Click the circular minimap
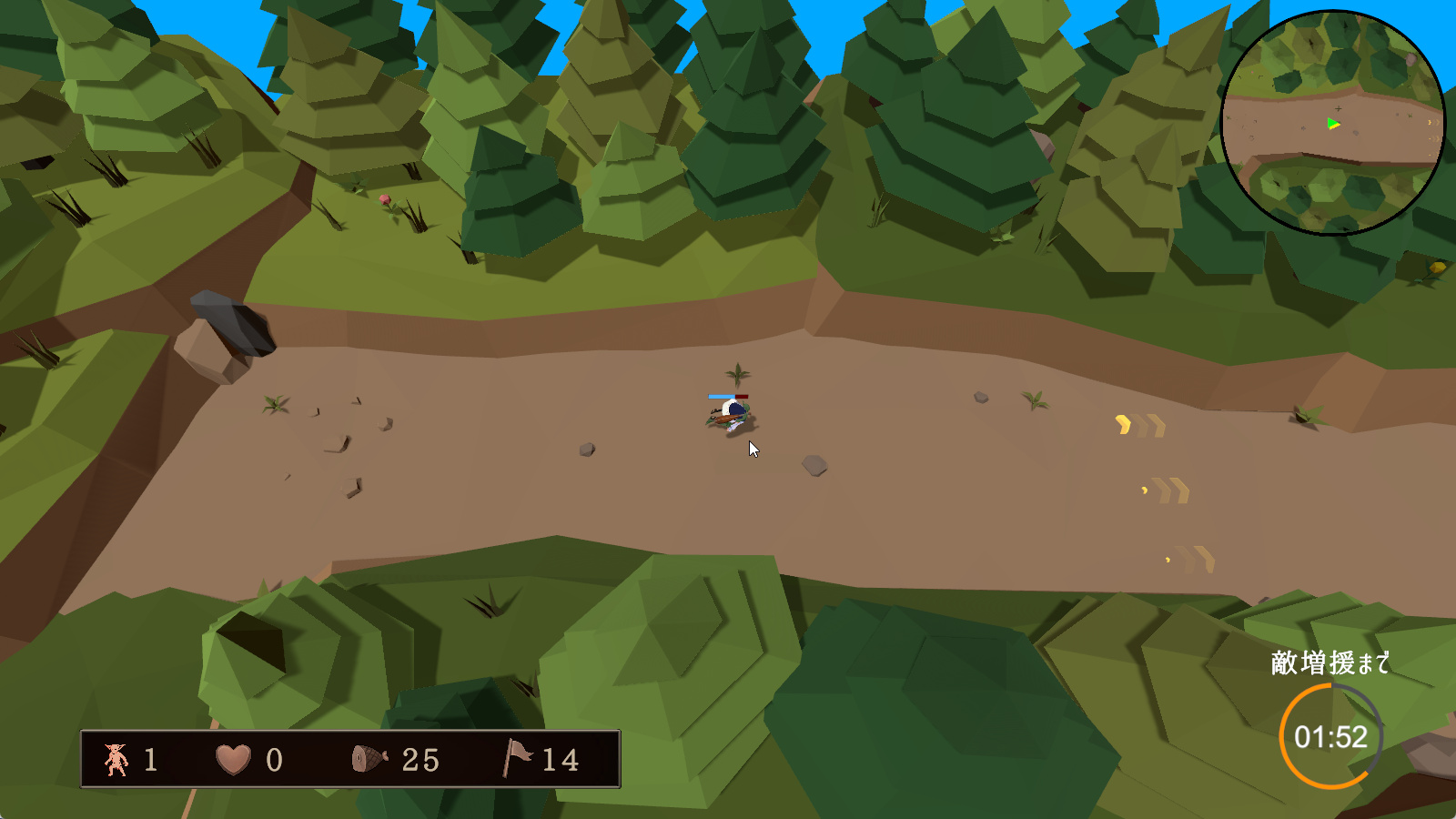Viewport: 1456px width, 819px height. (x=1332, y=123)
